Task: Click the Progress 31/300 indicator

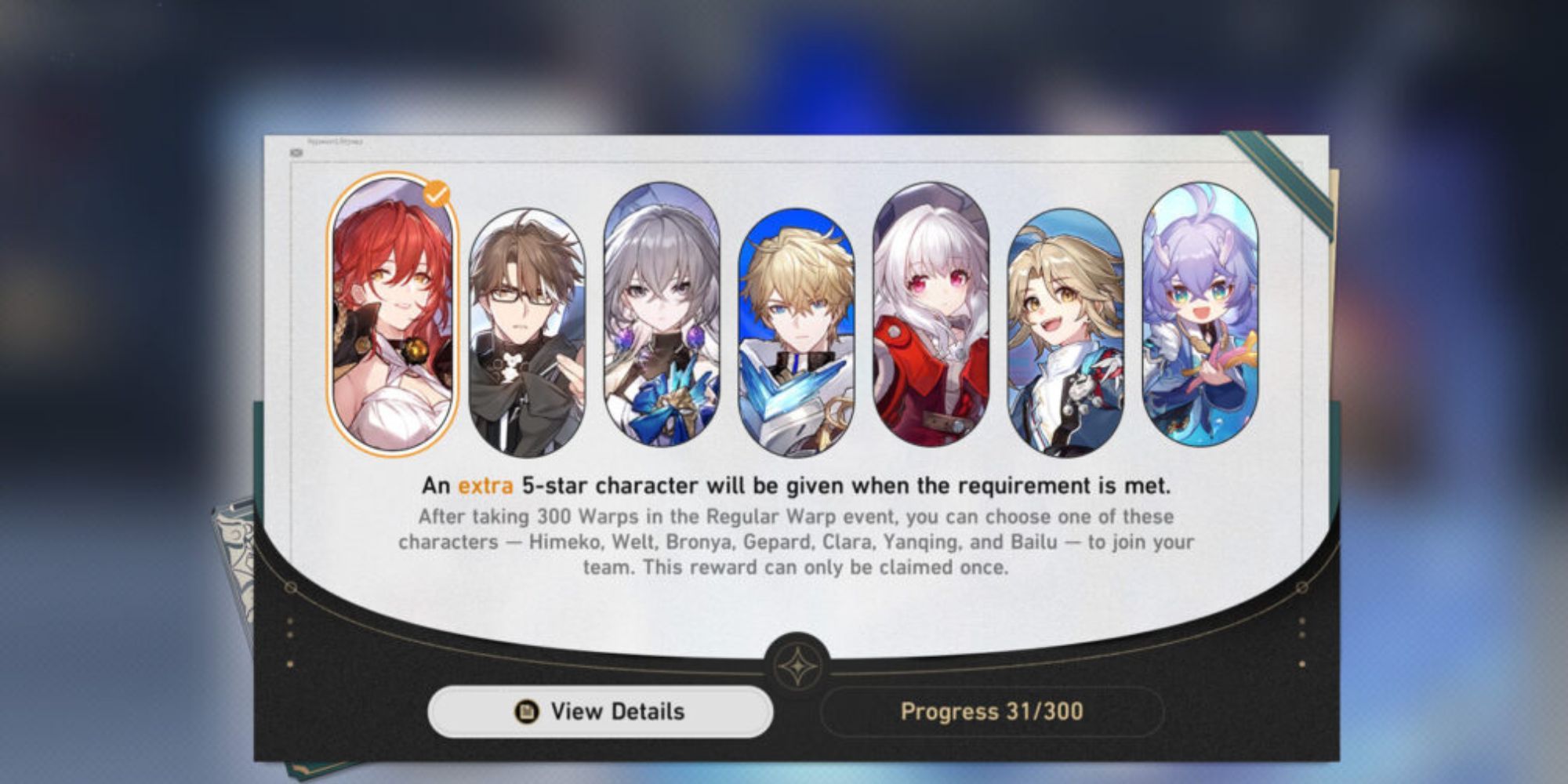Action: [x=996, y=712]
